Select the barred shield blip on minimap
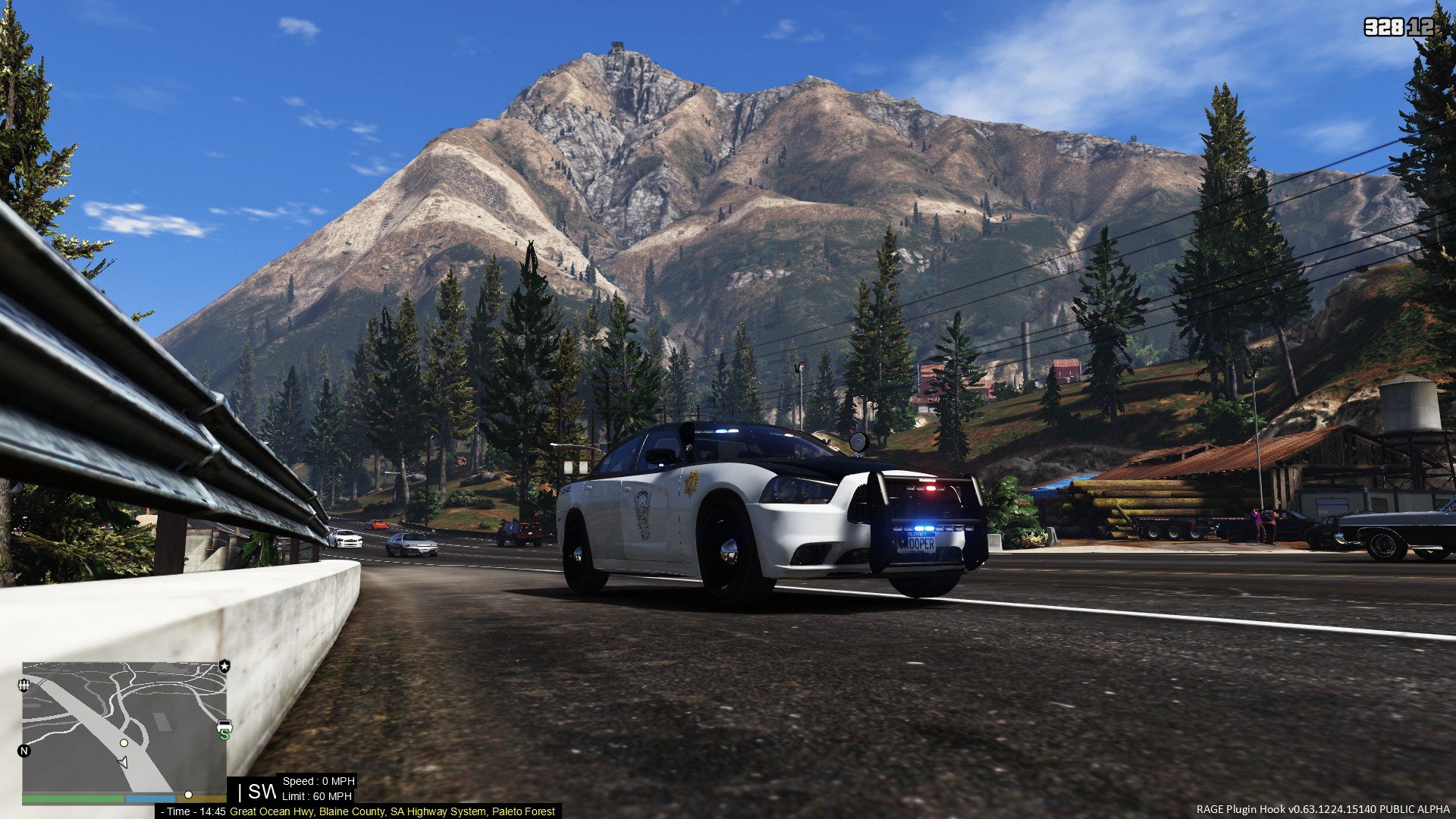 tap(24, 686)
